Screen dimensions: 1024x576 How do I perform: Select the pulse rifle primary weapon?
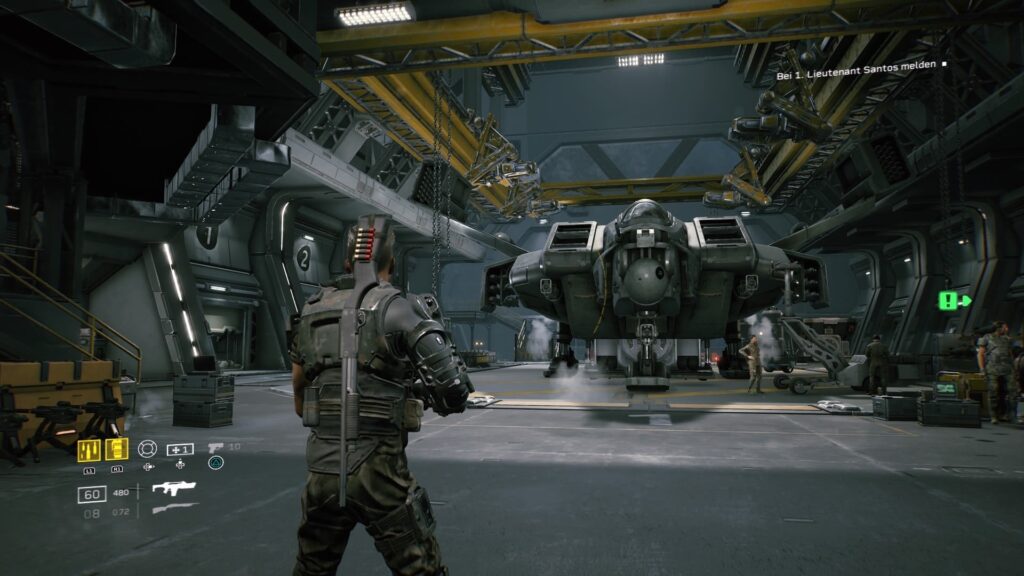point(173,489)
